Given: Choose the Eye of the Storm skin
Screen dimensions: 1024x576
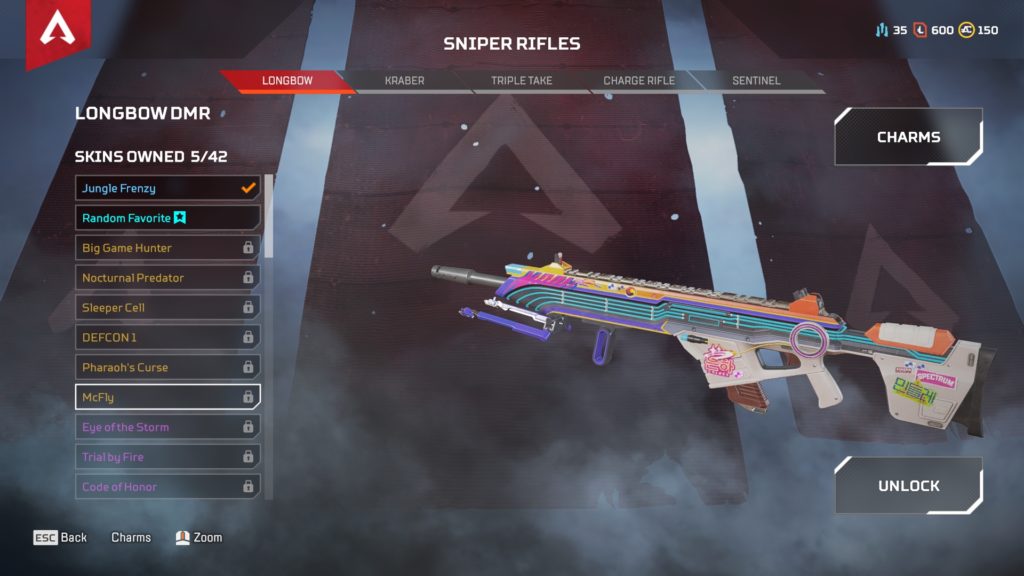Looking at the screenshot, I should 167,427.
